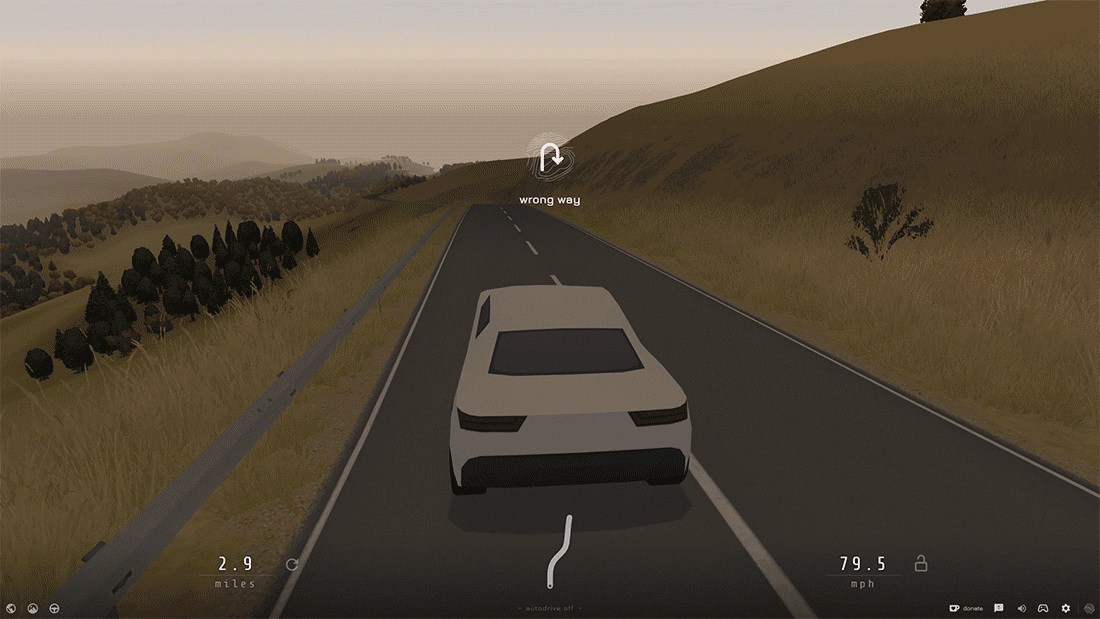Screen dimensions: 1100x619
Task: Toggle the speed lock padlock icon
Action: (921, 564)
